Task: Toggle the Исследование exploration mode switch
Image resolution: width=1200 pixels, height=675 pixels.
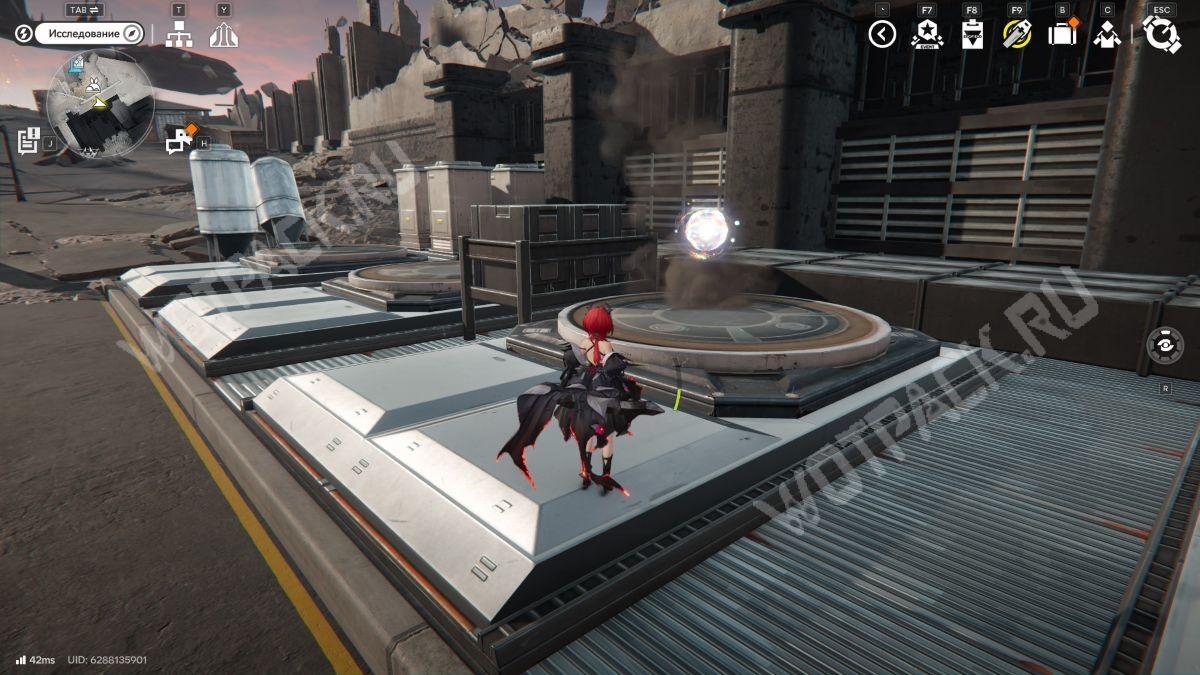Action: [90, 34]
